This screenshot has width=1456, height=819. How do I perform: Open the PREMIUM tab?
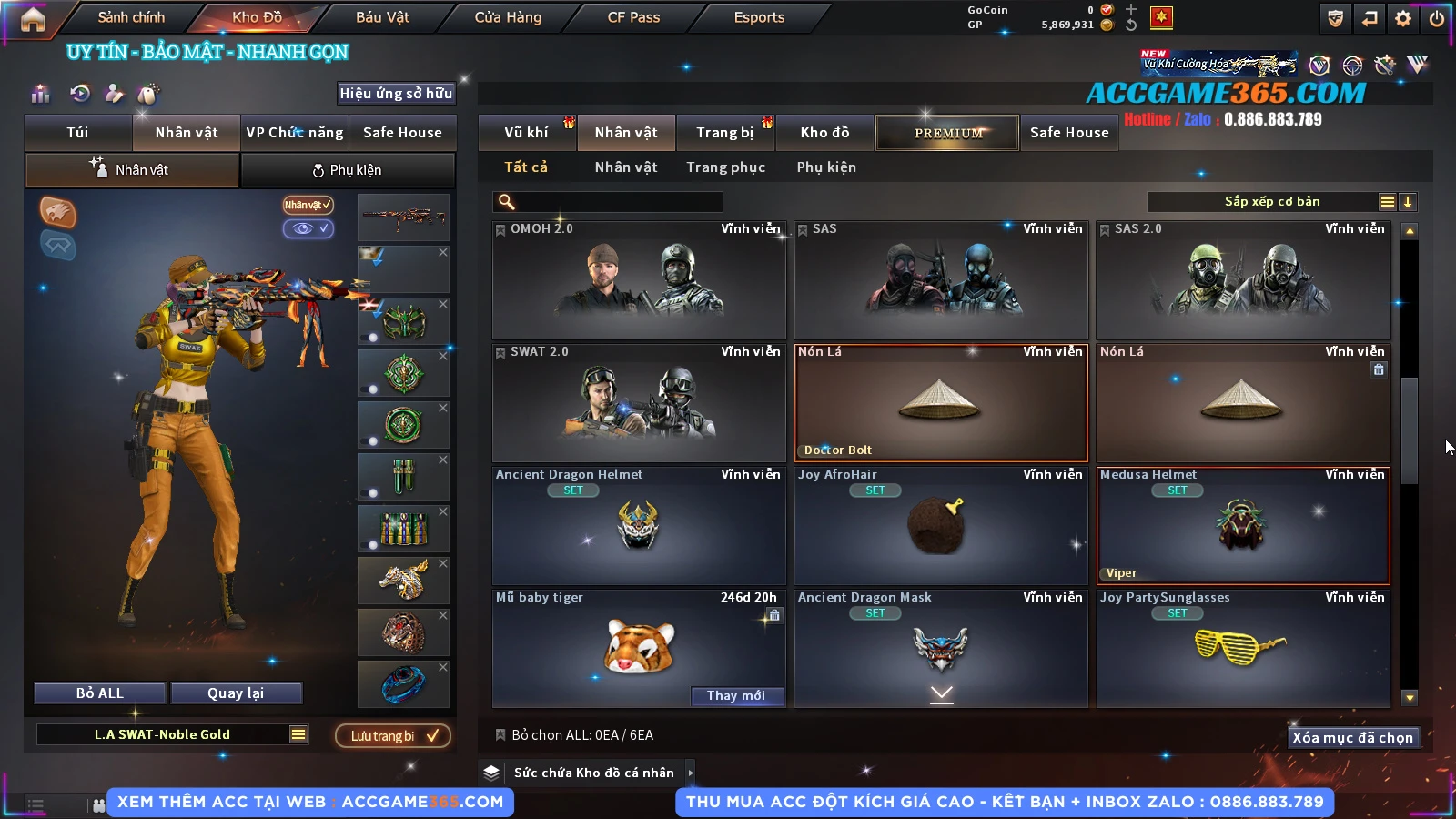(x=947, y=133)
